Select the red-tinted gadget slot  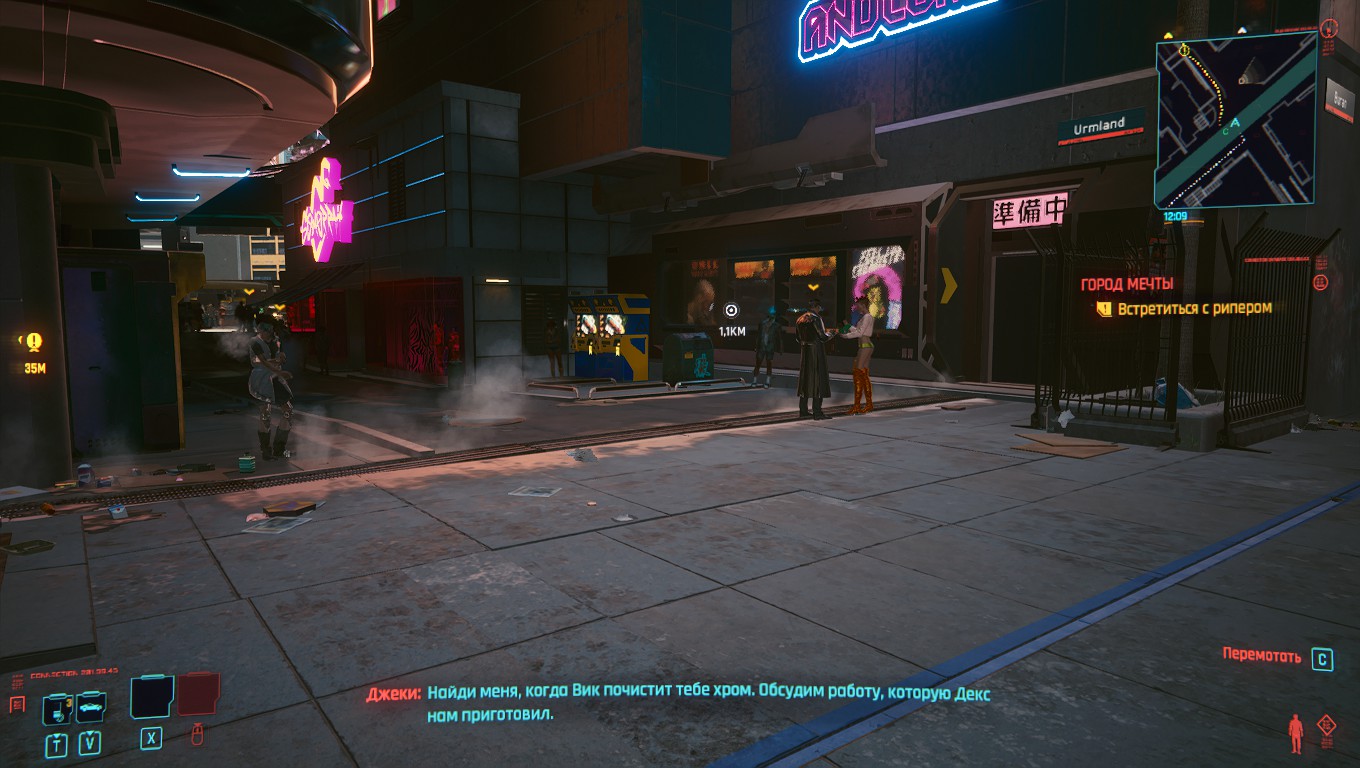pyautogui.click(x=198, y=694)
